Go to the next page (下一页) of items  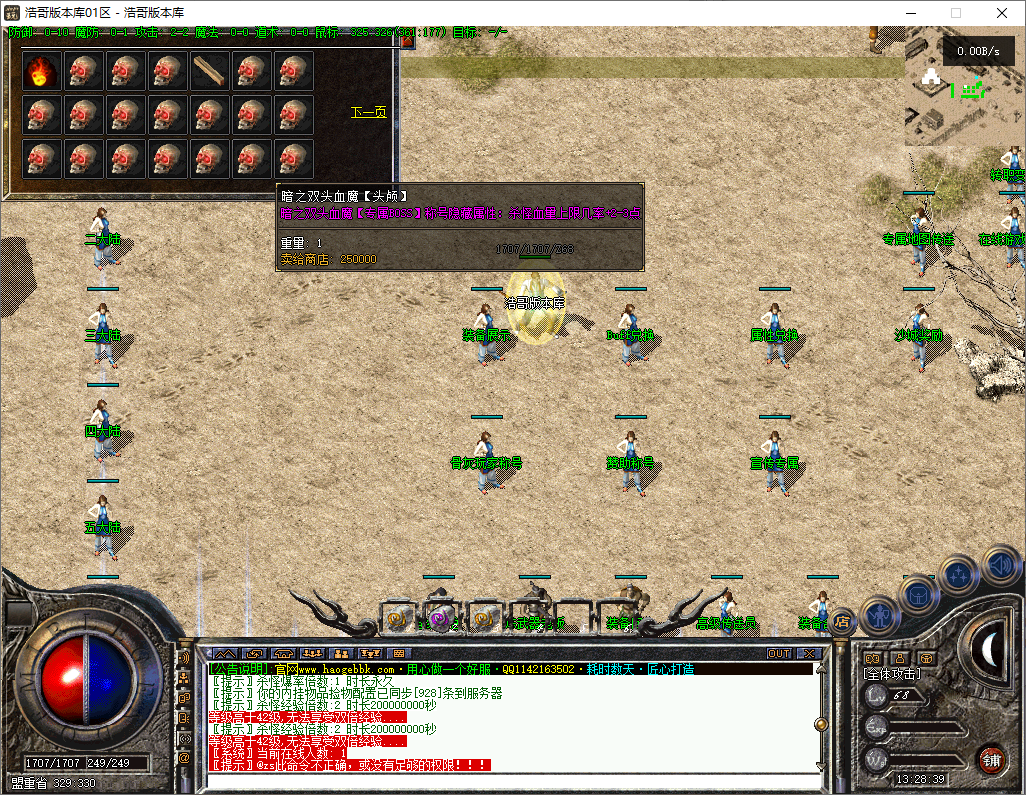[x=368, y=112]
